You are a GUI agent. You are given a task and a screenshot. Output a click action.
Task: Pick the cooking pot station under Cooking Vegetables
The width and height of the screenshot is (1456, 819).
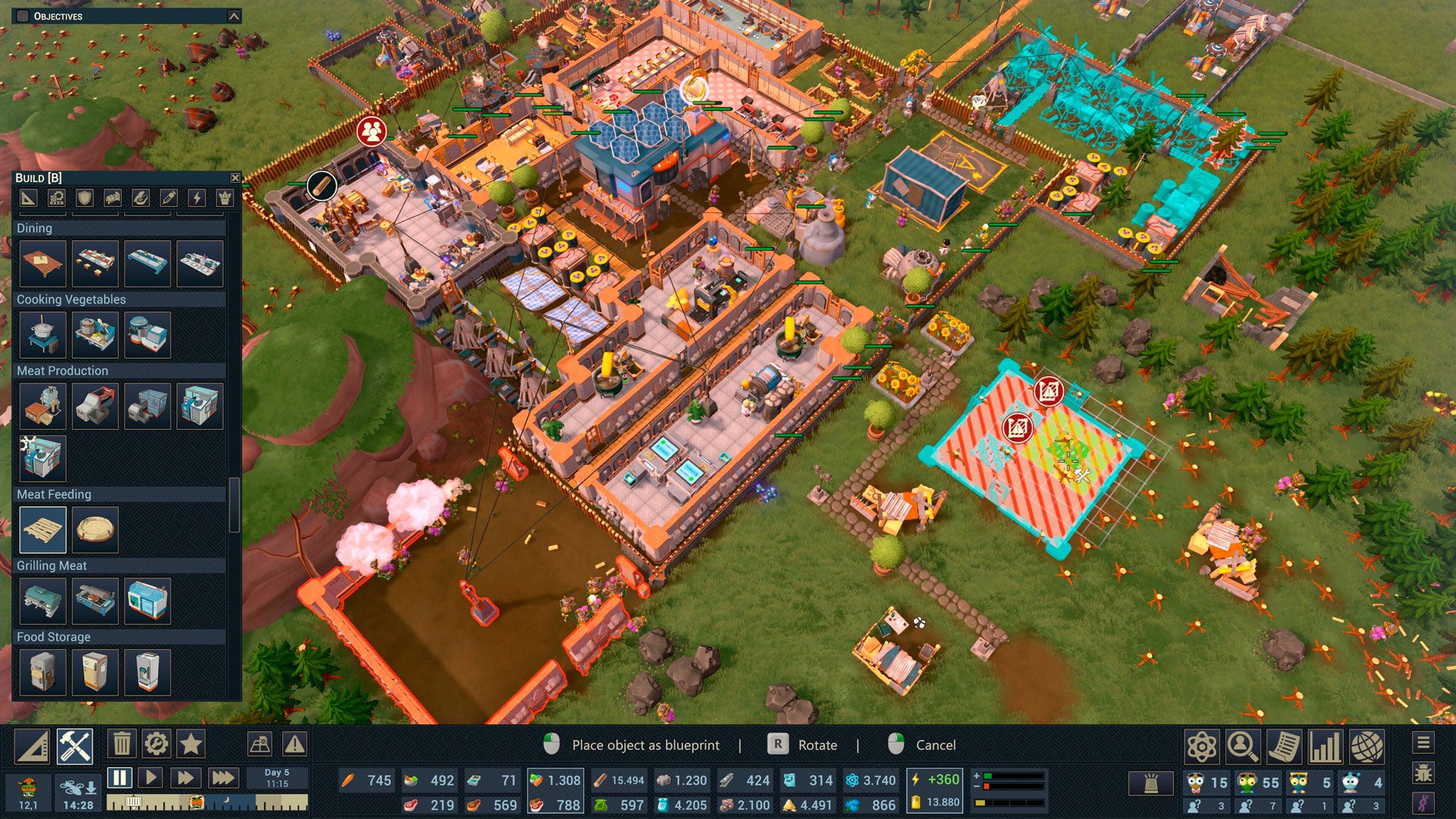pyautogui.click(x=43, y=334)
